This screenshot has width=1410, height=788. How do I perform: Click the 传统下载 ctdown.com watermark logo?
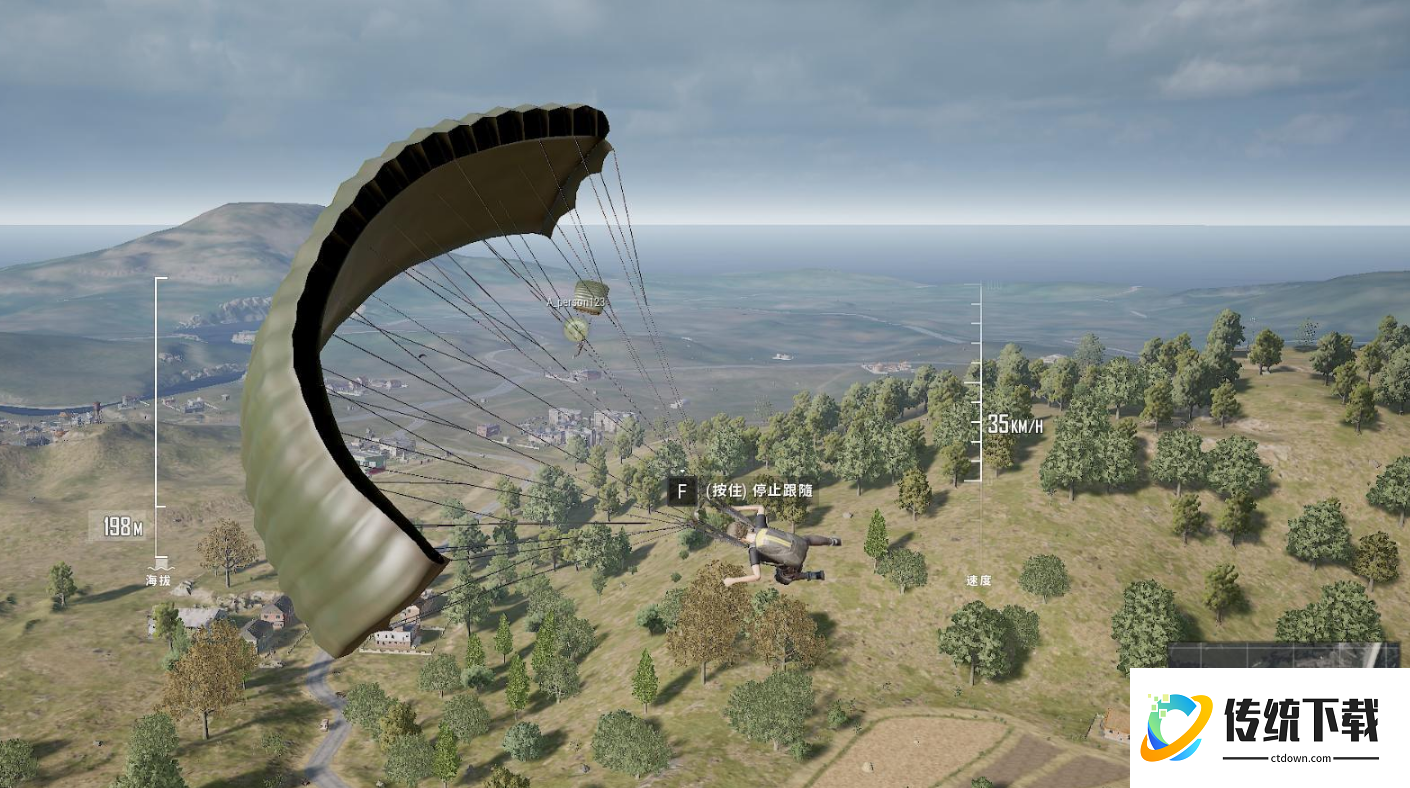click(1267, 727)
